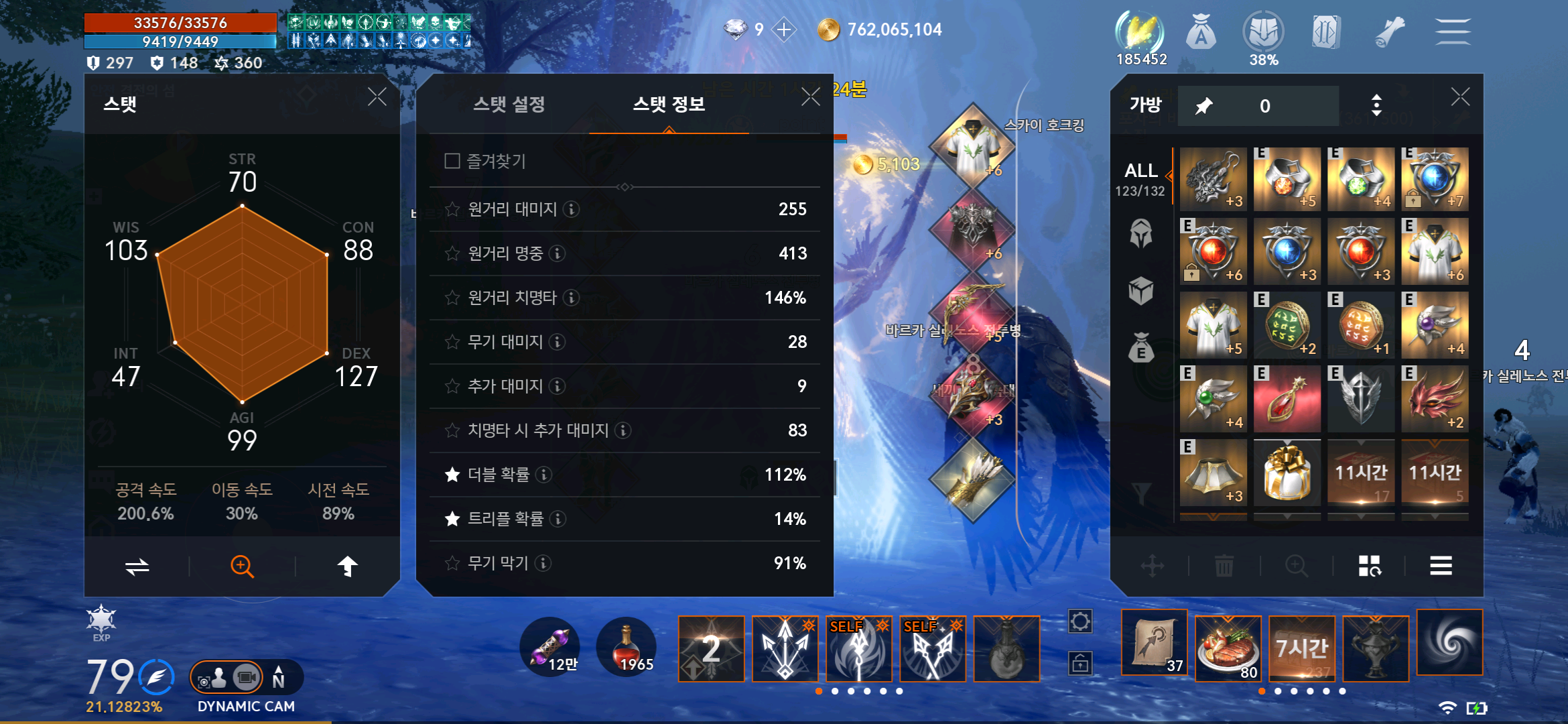Image resolution: width=1568 pixels, height=724 pixels.
Task: Close the 스탯 stats panel
Action: [x=377, y=97]
